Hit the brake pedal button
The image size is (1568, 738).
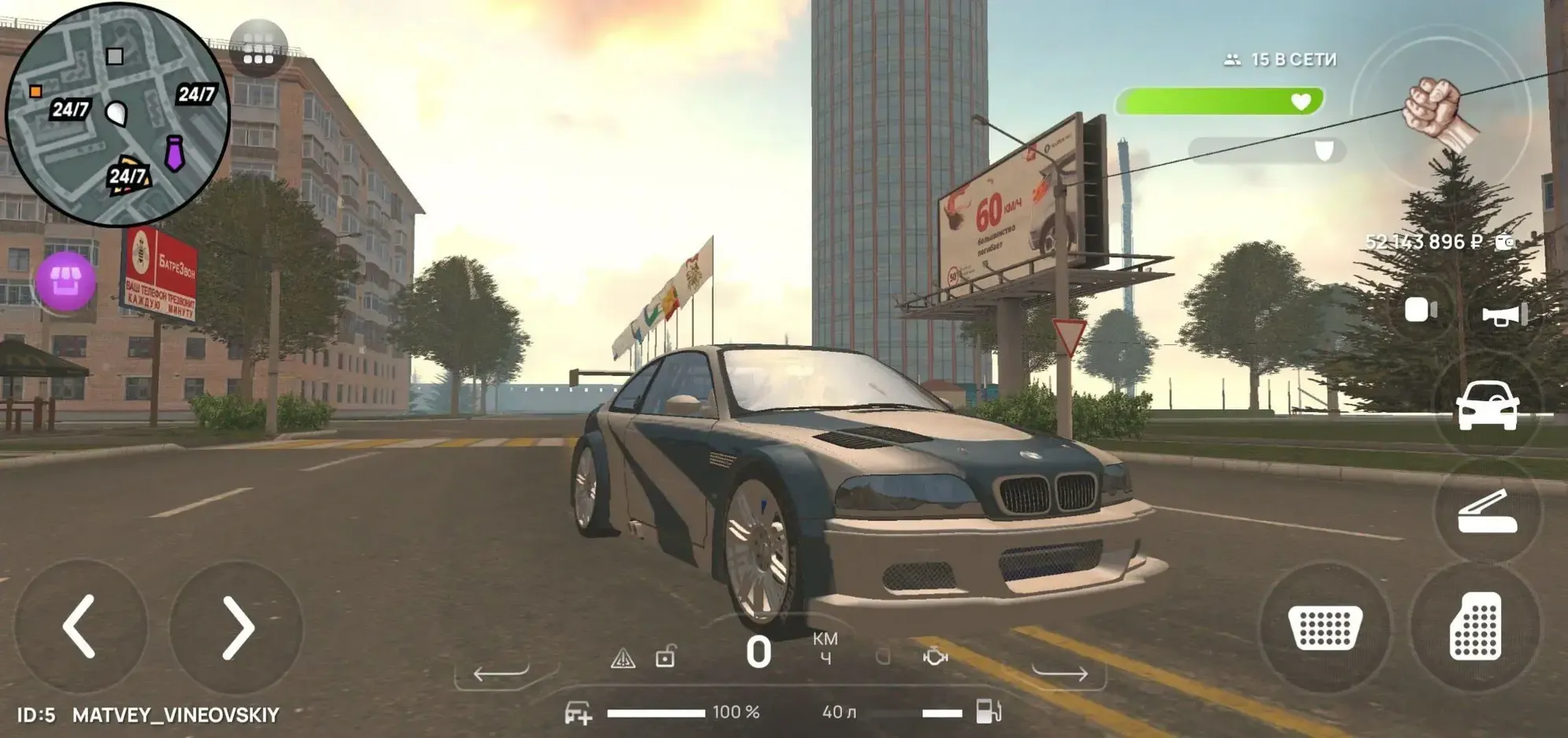tap(1325, 627)
